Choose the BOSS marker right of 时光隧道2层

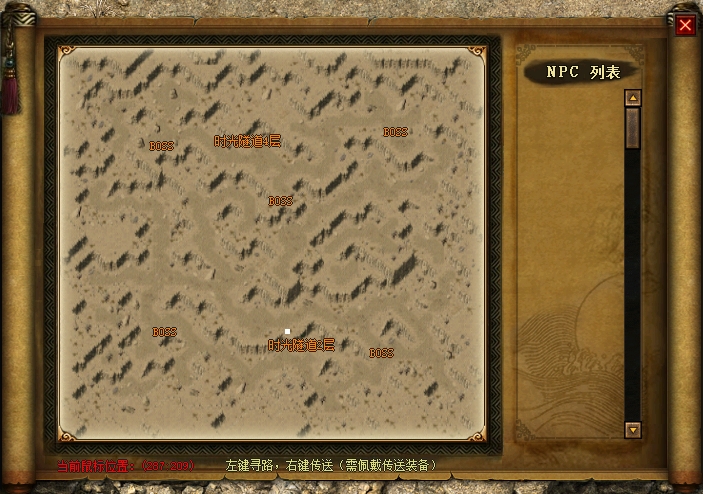coord(381,353)
